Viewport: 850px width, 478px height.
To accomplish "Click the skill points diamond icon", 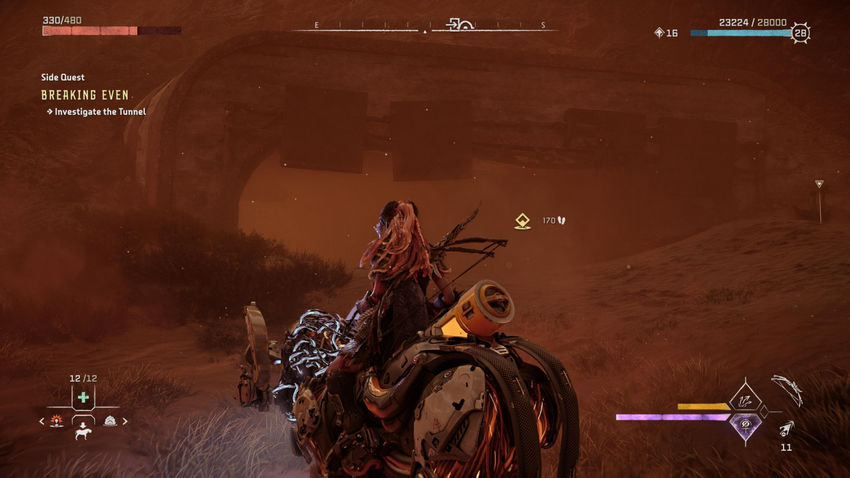I will pyautogui.click(x=658, y=33).
